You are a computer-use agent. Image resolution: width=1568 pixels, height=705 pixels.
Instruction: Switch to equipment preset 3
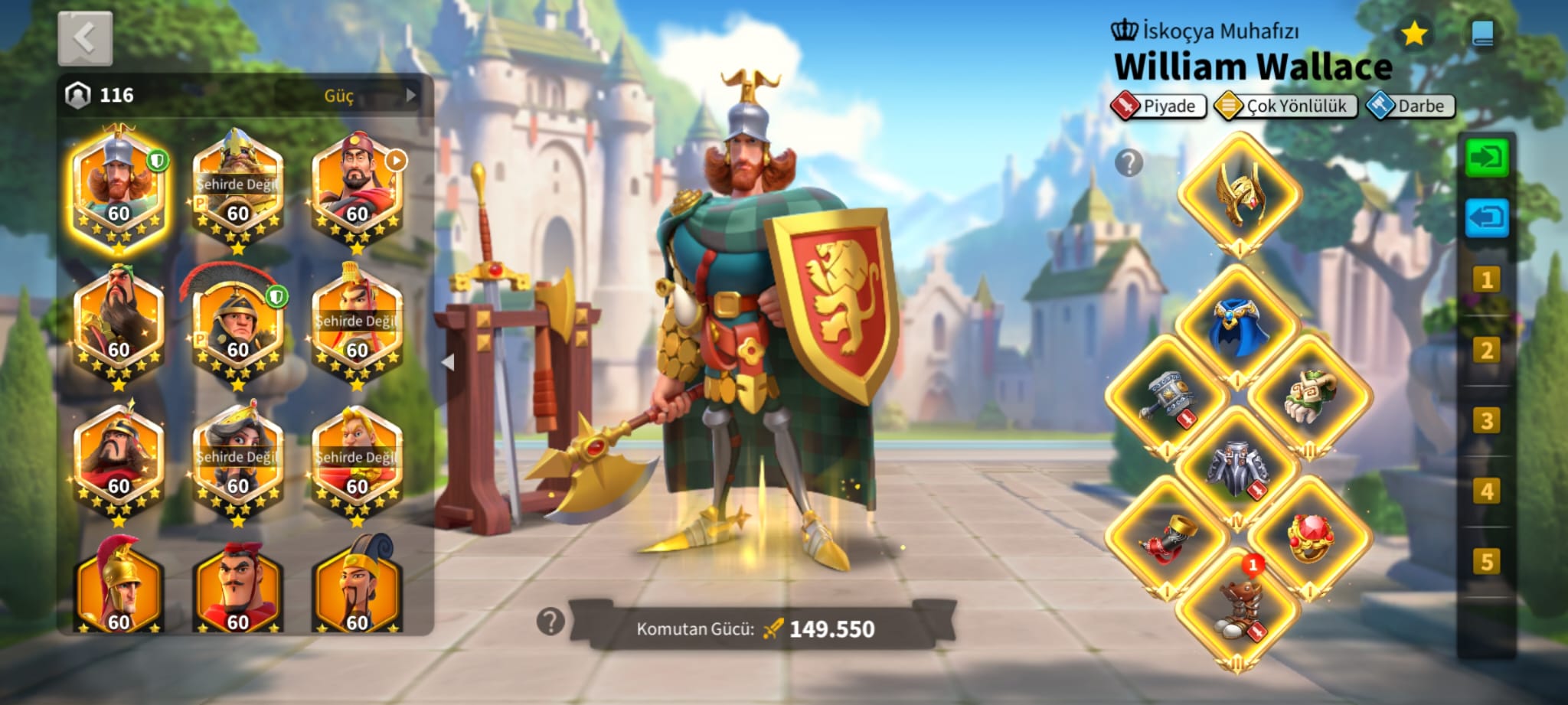1486,421
